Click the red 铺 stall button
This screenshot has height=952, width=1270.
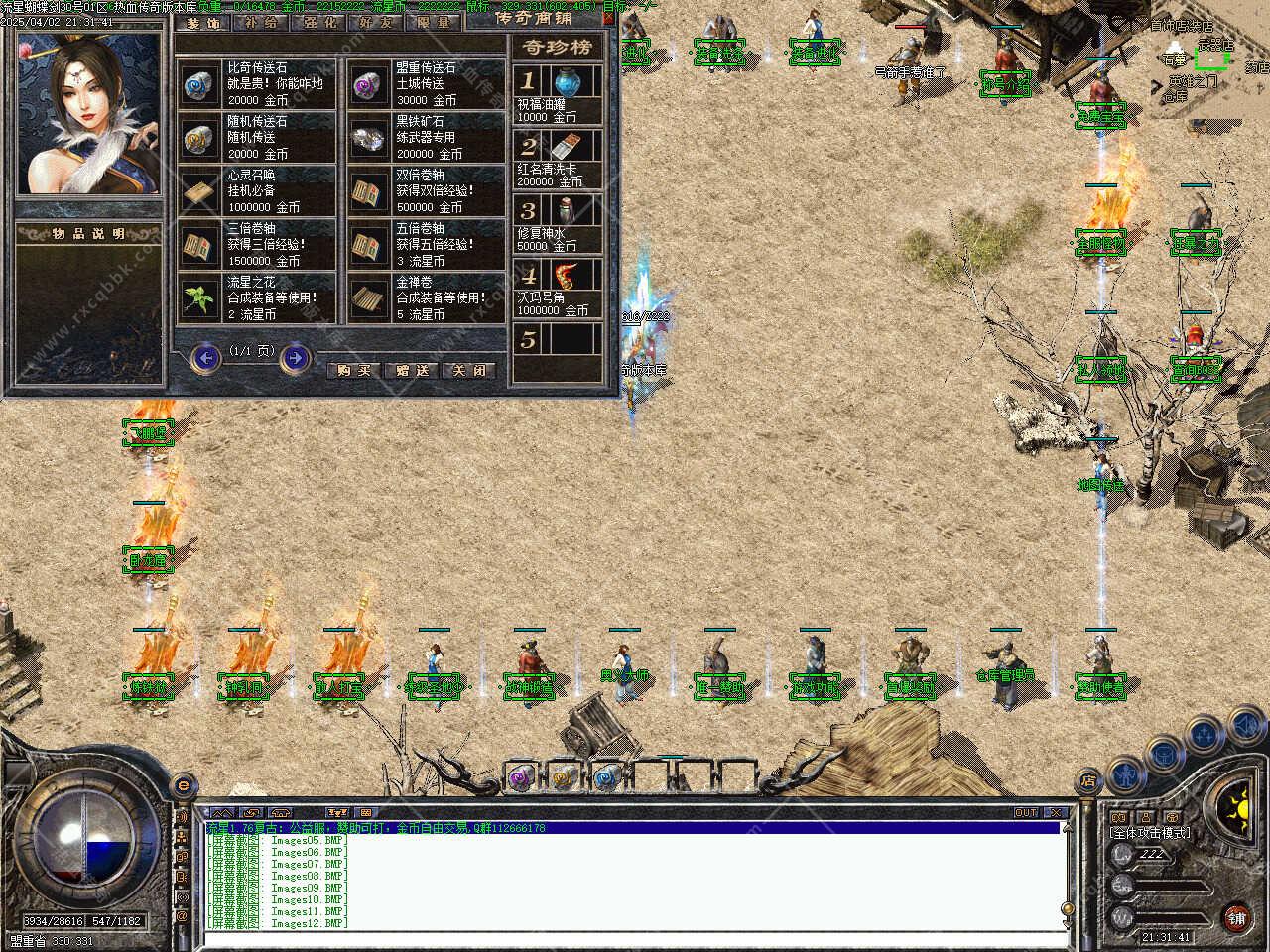(1236, 917)
